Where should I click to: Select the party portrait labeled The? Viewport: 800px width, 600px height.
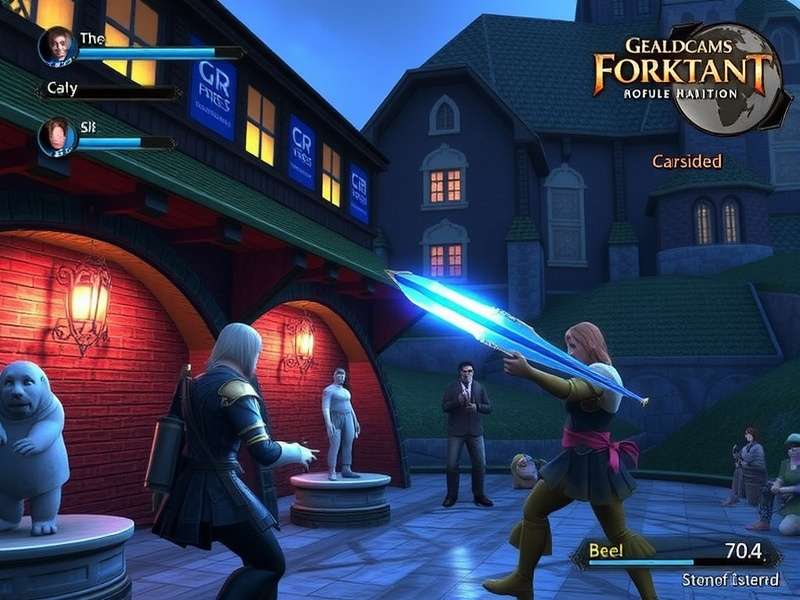tap(57, 46)
